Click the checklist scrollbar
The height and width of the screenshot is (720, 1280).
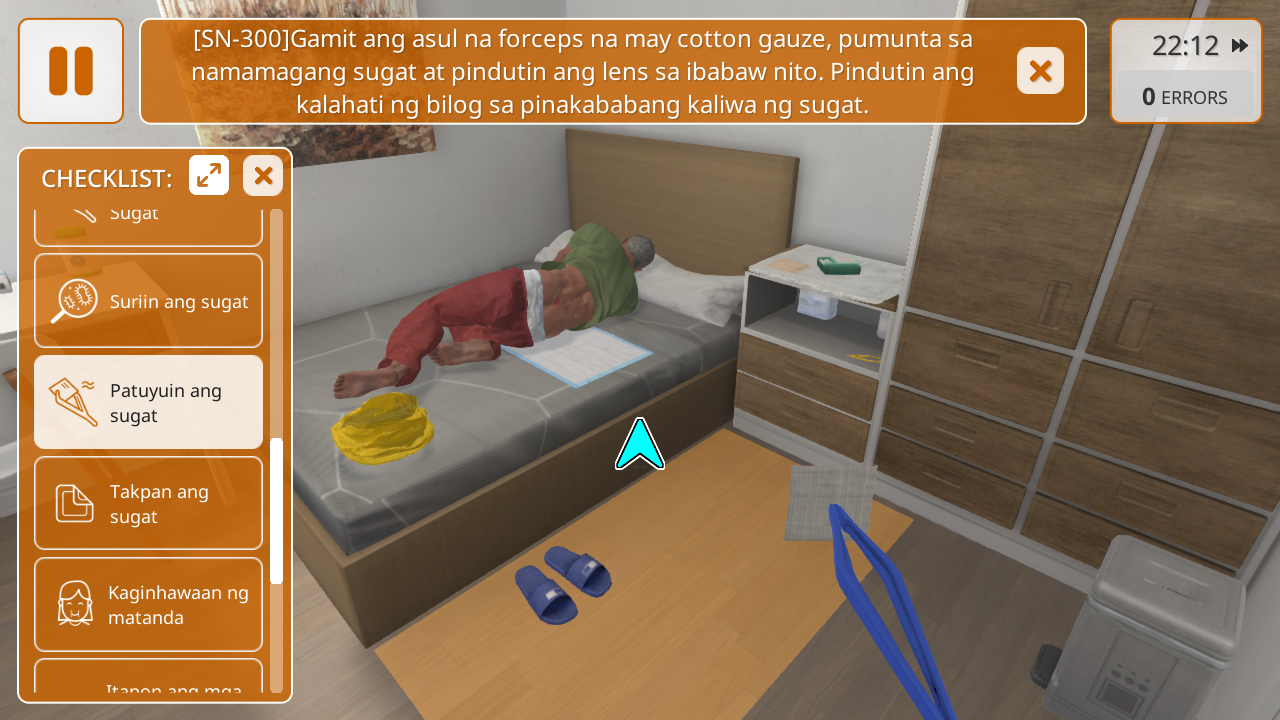(x=277, y=510)
